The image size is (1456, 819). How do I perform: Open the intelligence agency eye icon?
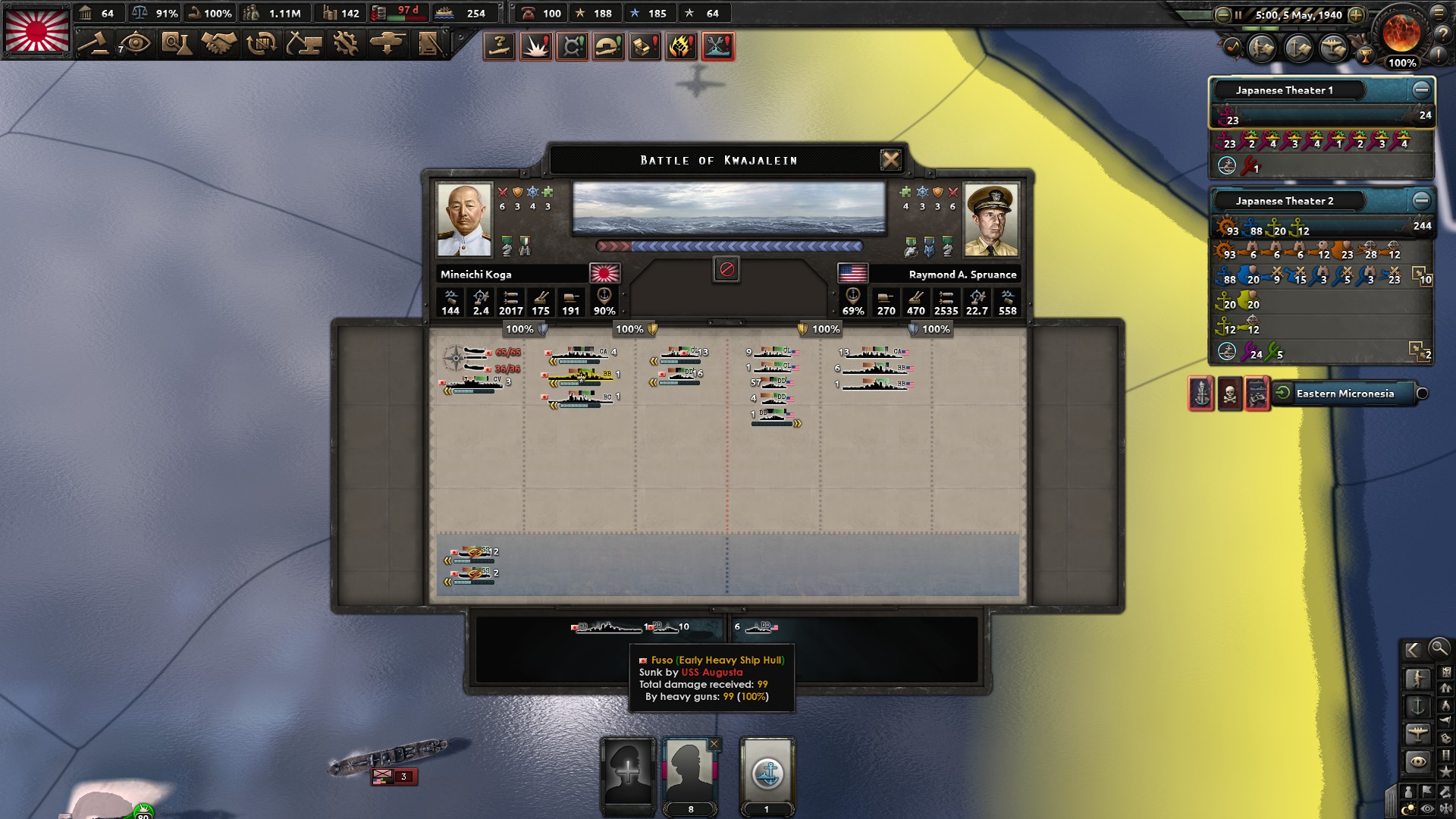point(135,43)
